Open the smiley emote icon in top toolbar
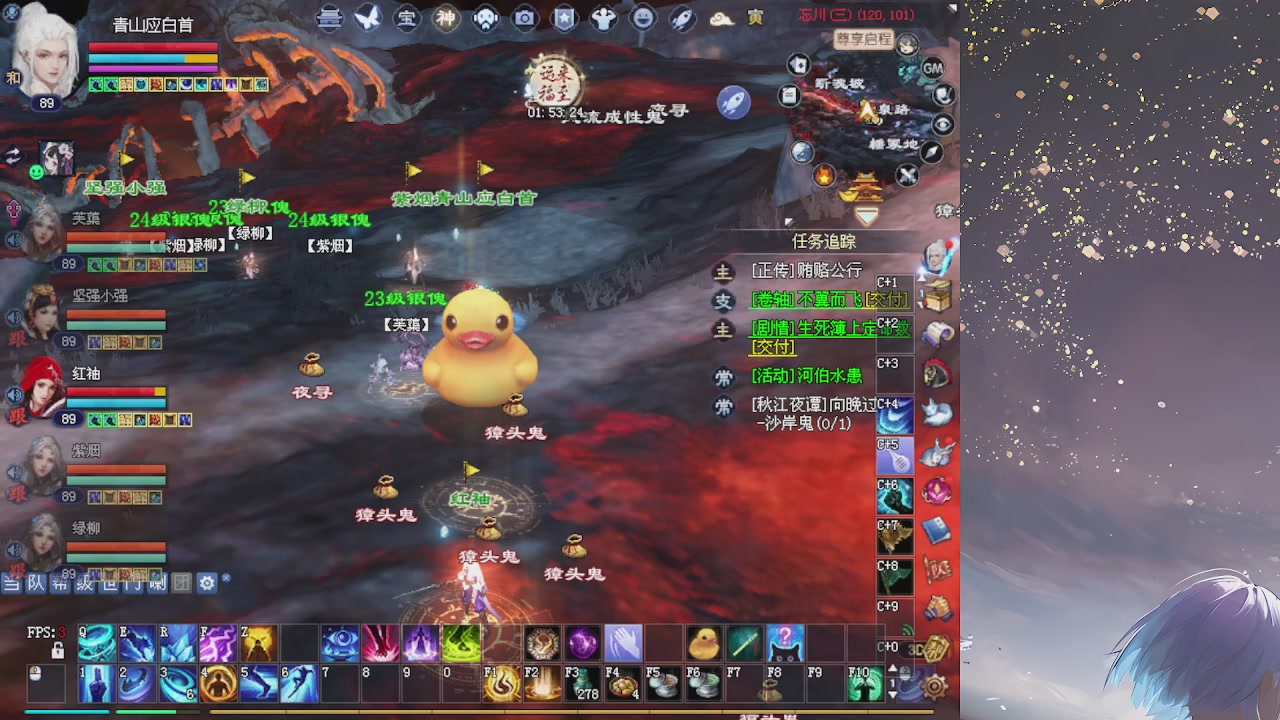This screenshot has width=1280, height=720. [641, 18]
